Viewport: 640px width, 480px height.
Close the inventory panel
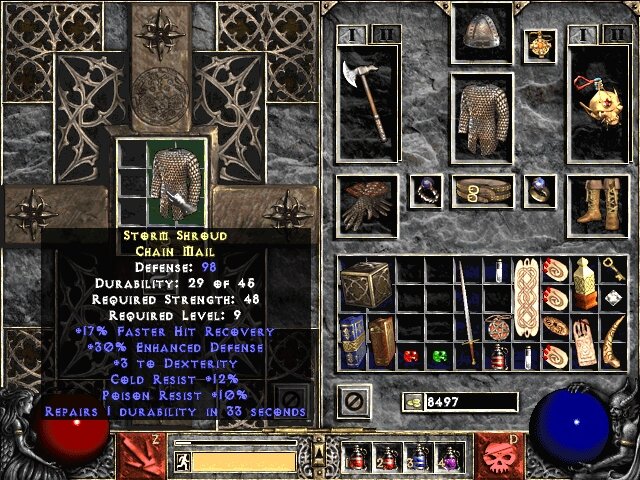[352, 402]
